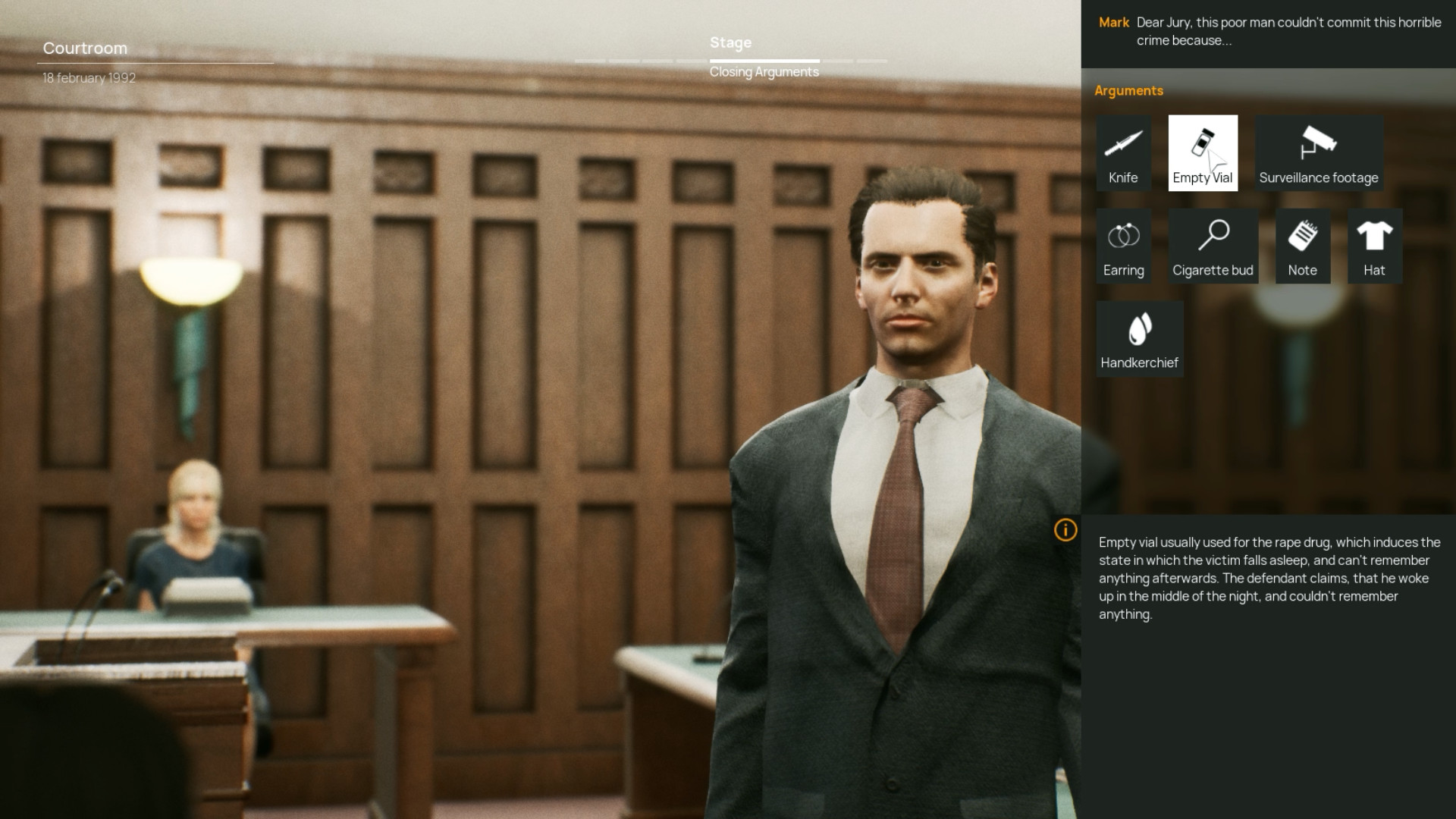Present the Surveillance footage evidence
This screenshot has width=1456, height=819.
(1318, 153)
